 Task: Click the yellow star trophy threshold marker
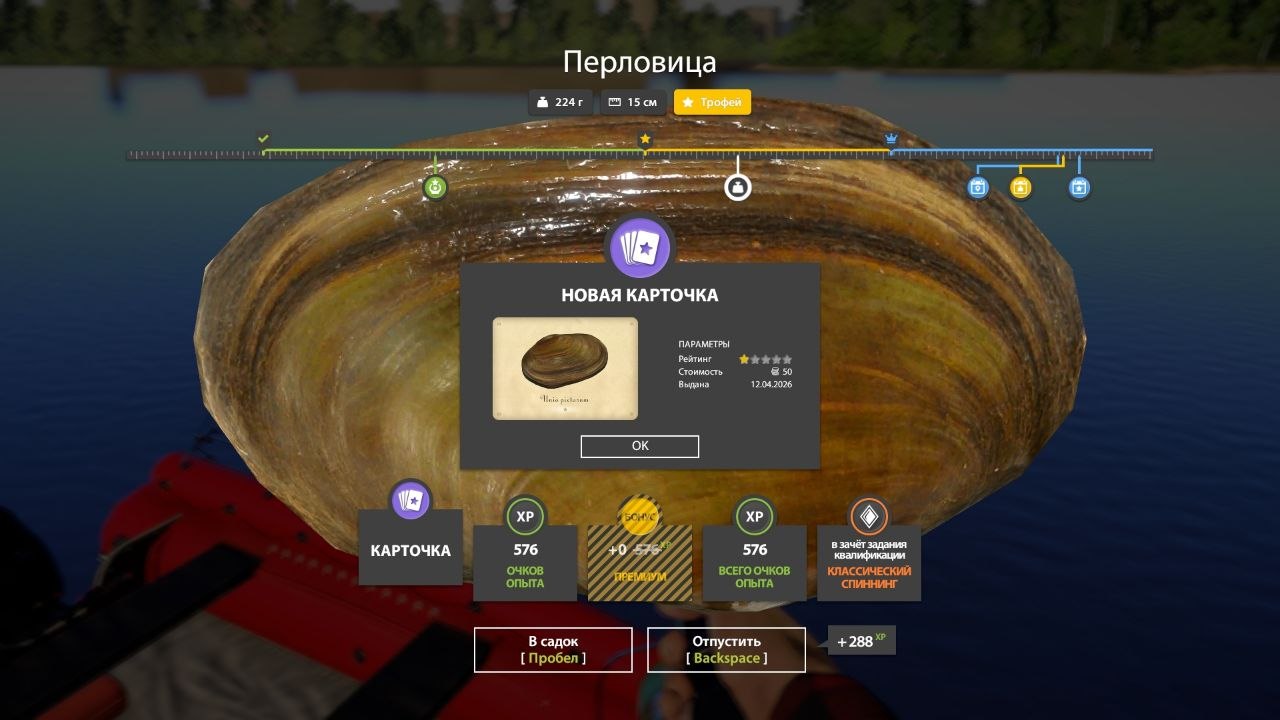pos(645,138)
